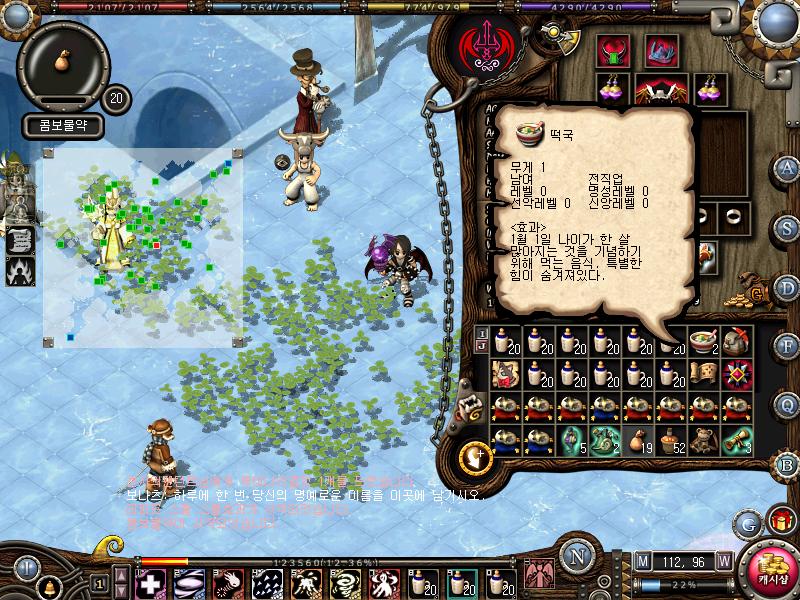
Task: Click the round A side button
Action: (788, 167)
